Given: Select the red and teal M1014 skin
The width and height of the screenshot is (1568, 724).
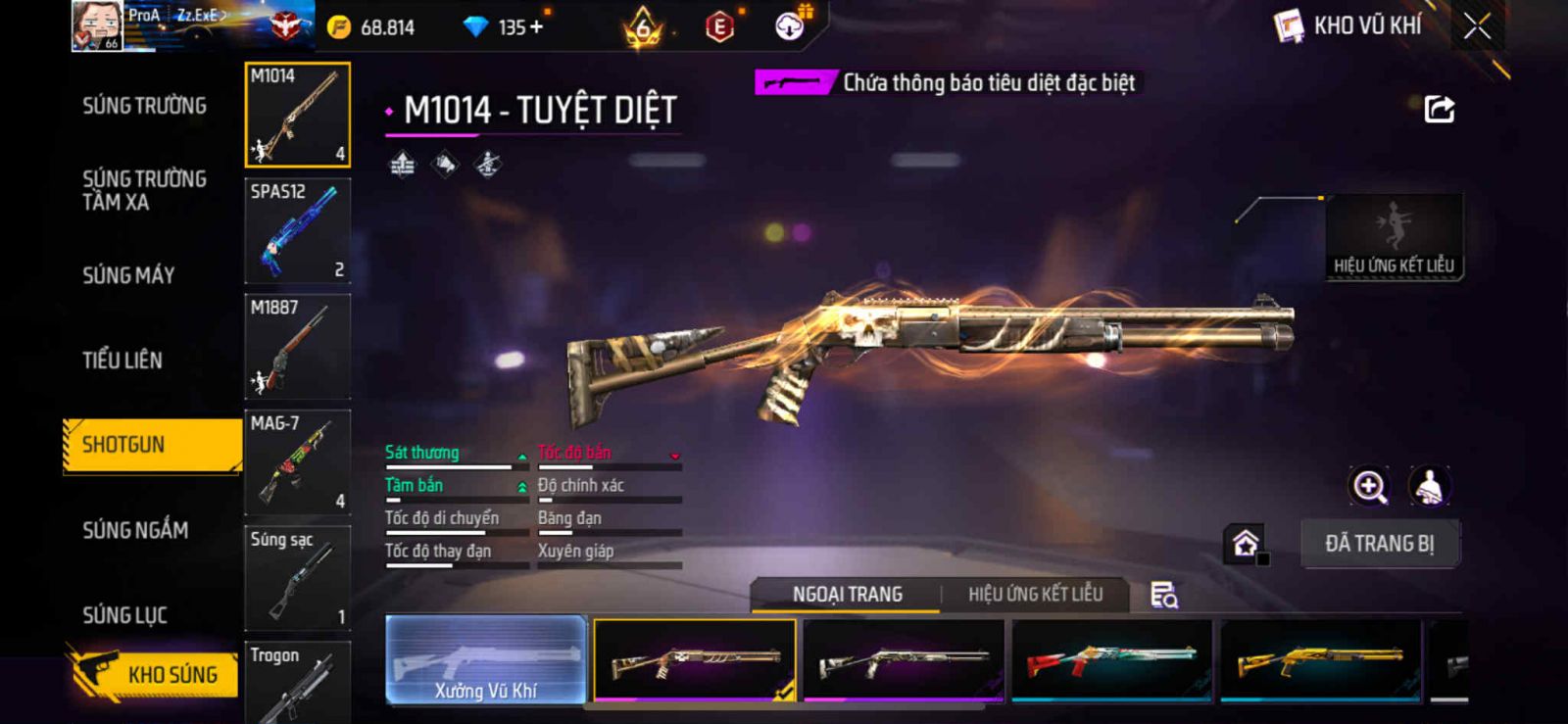Looking at the screenshot, I should coord(1111,660).
